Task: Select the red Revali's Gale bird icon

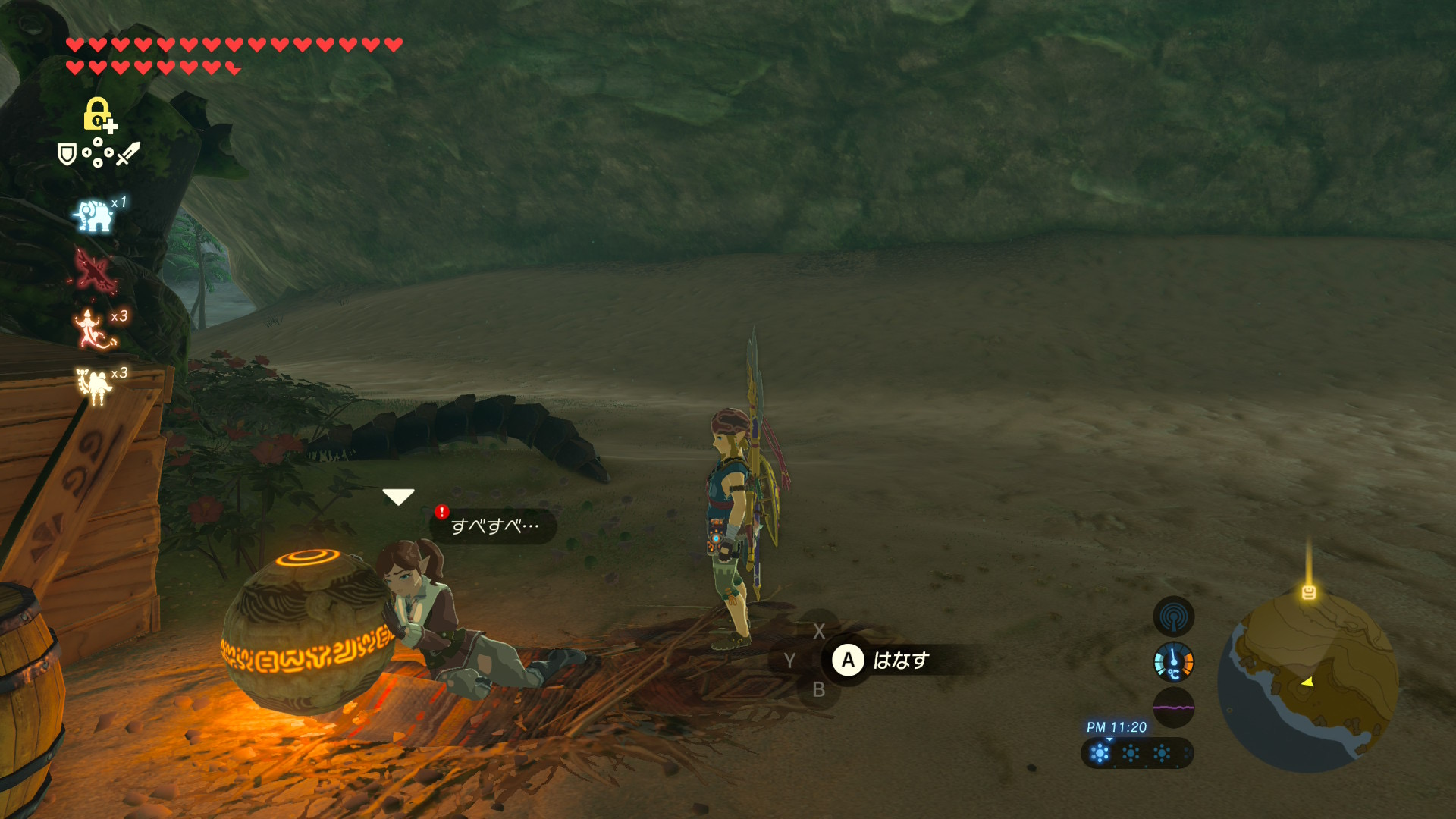Action: tap(96, 271)
